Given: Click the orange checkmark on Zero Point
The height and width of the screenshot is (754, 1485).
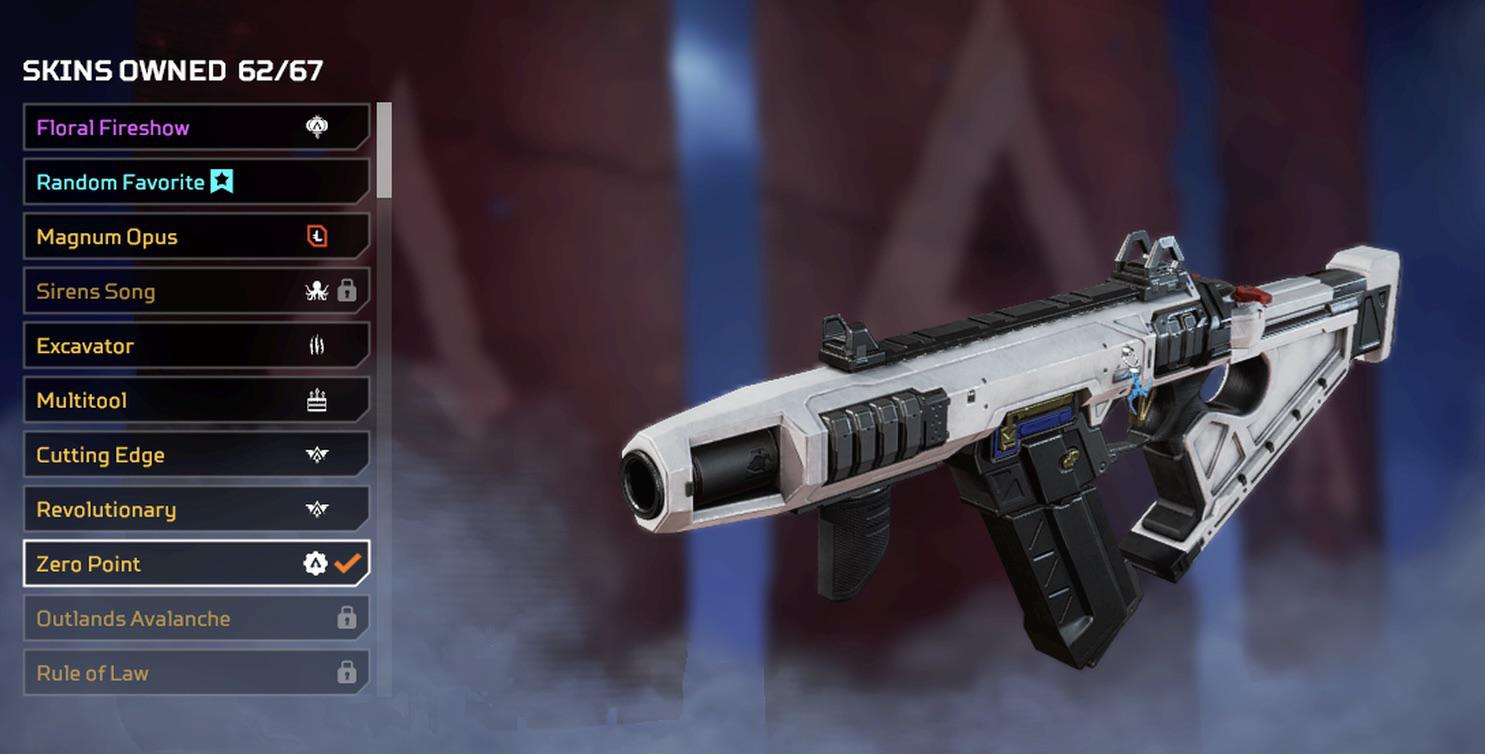Looking at the screenshot, I should (348, 564).
